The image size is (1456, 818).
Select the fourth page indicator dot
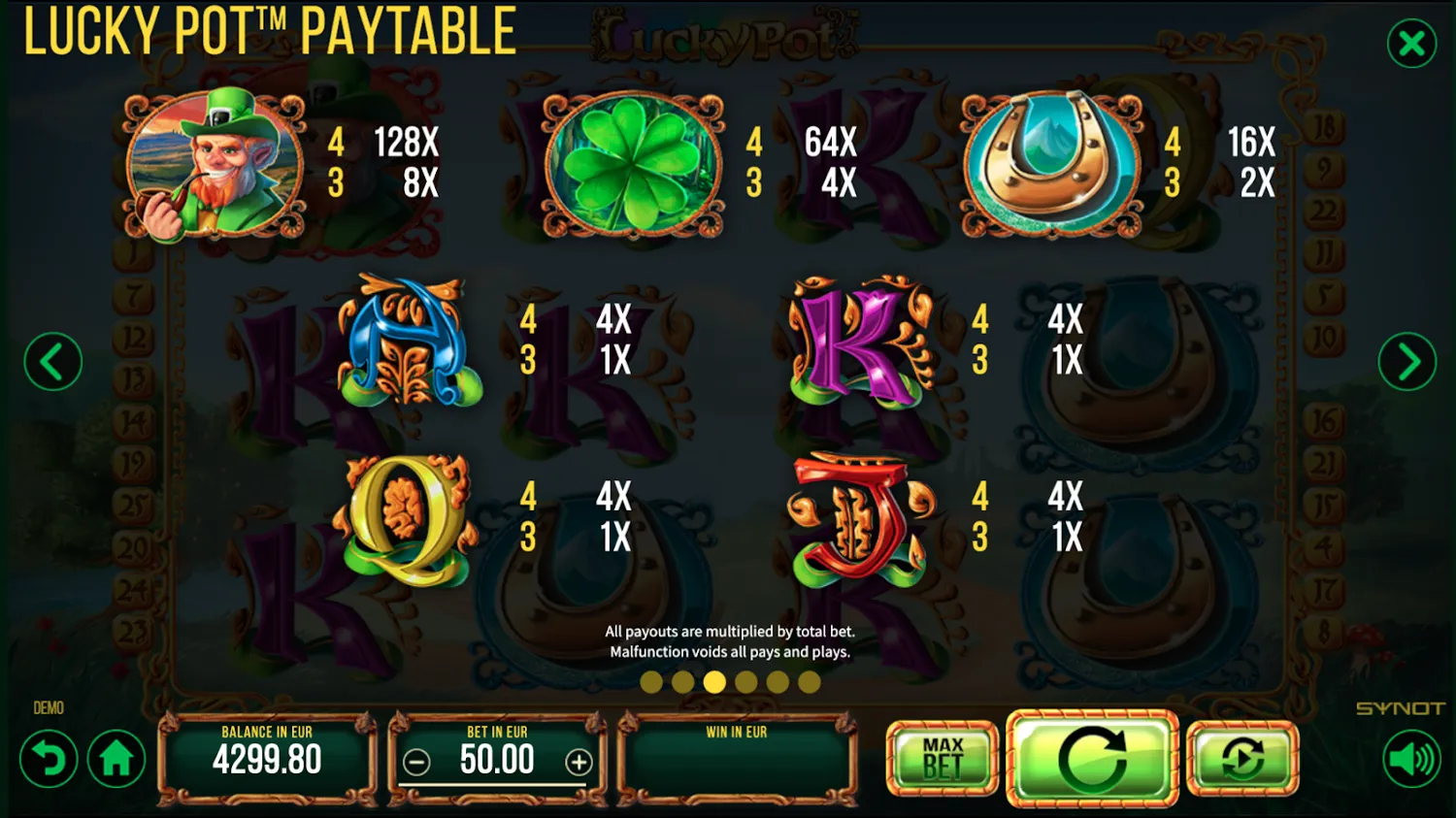tap(747, 682)
